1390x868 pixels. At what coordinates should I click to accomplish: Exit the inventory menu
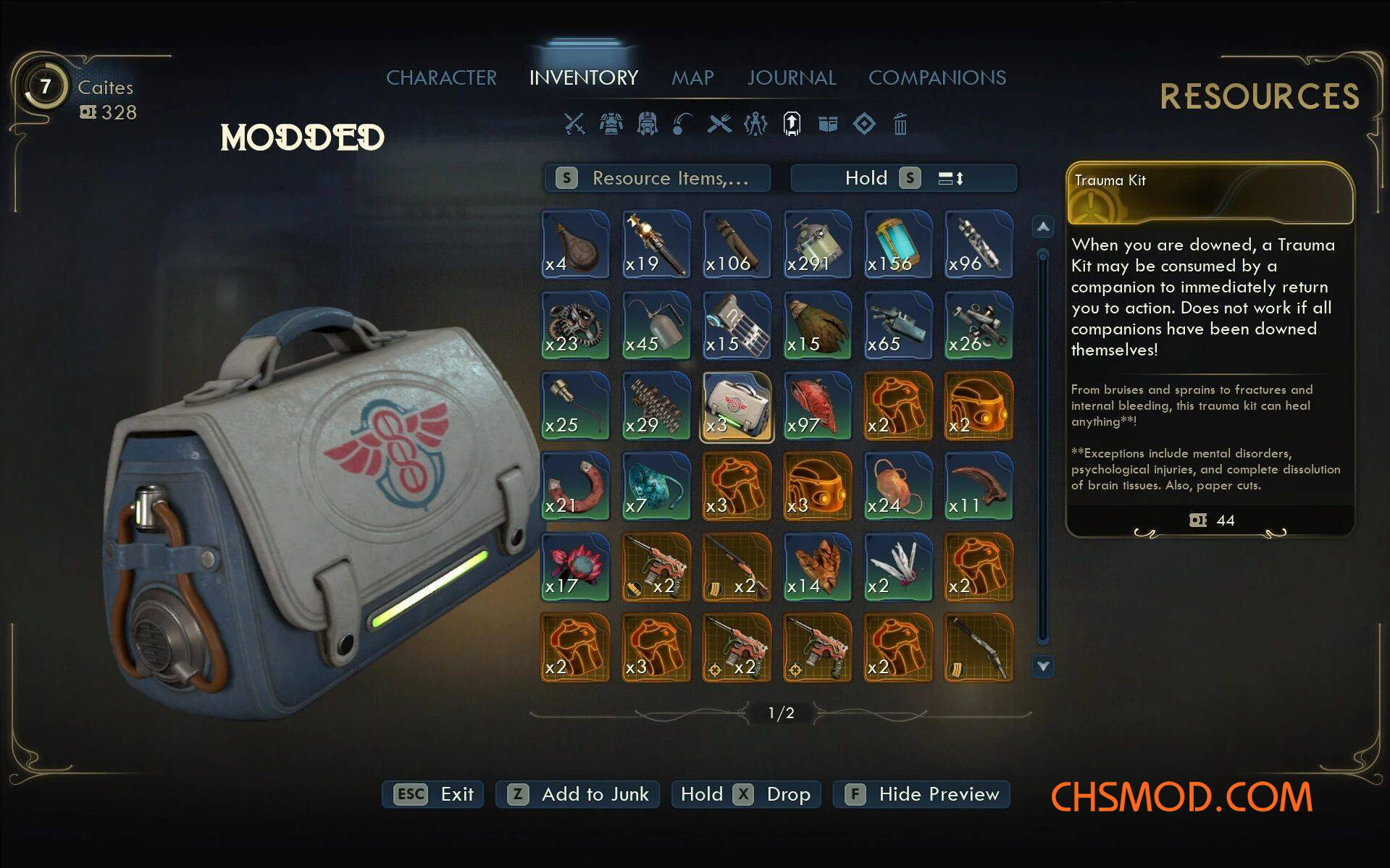pos(433,794)
